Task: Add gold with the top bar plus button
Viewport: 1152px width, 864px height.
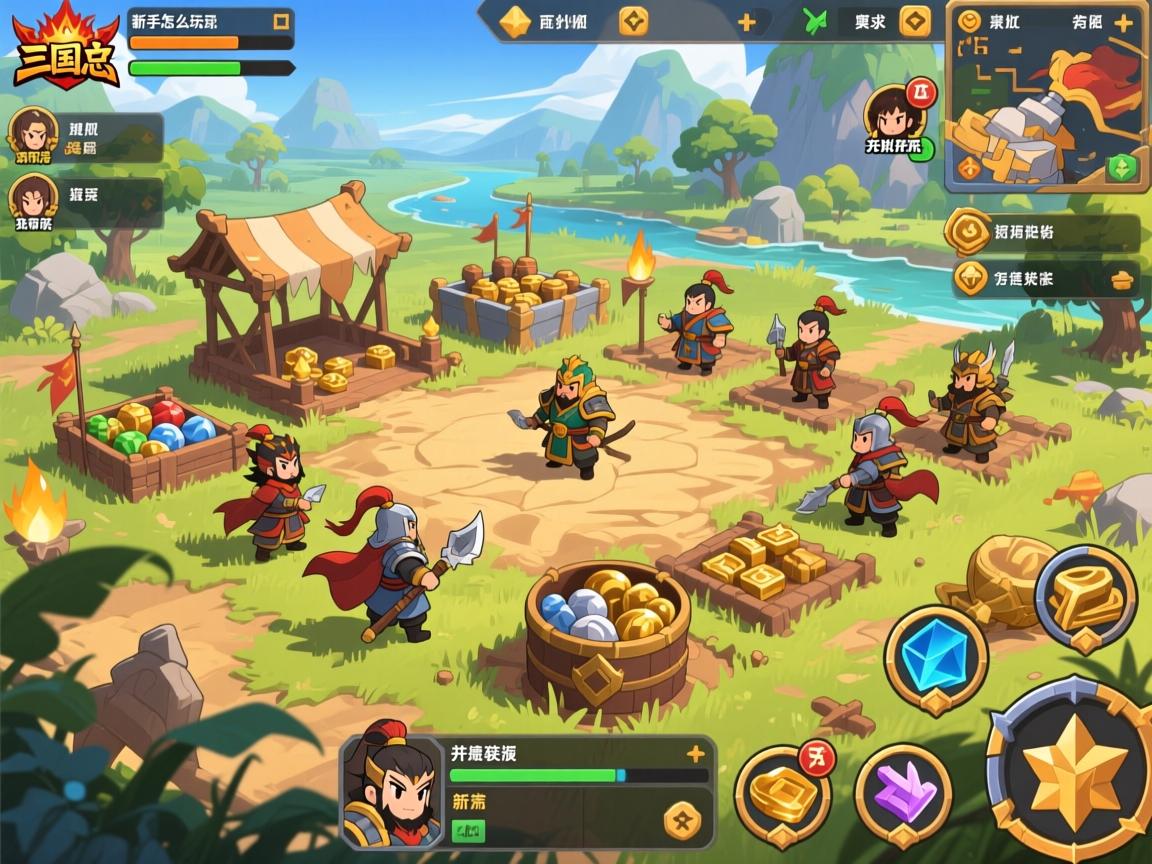Action: click(746, 22)
